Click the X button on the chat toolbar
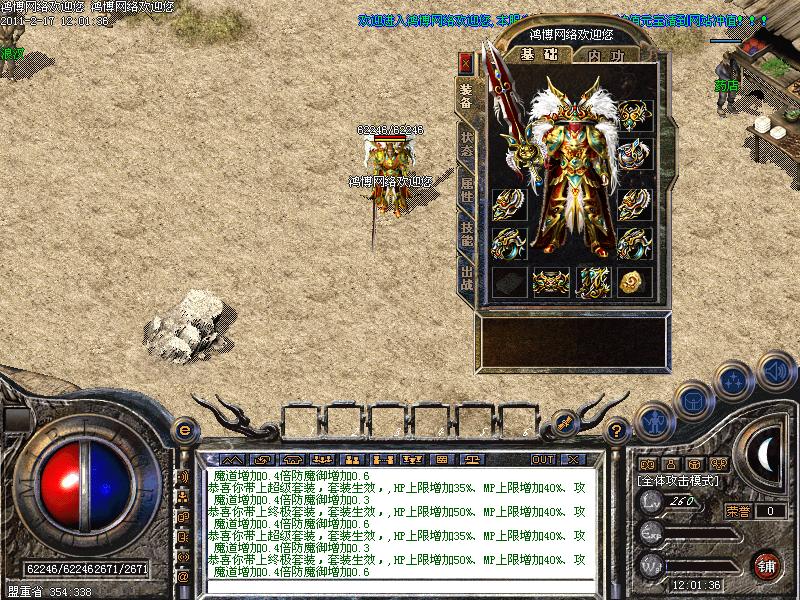This screenshot has height=600, width=800. tap(572, 459)
